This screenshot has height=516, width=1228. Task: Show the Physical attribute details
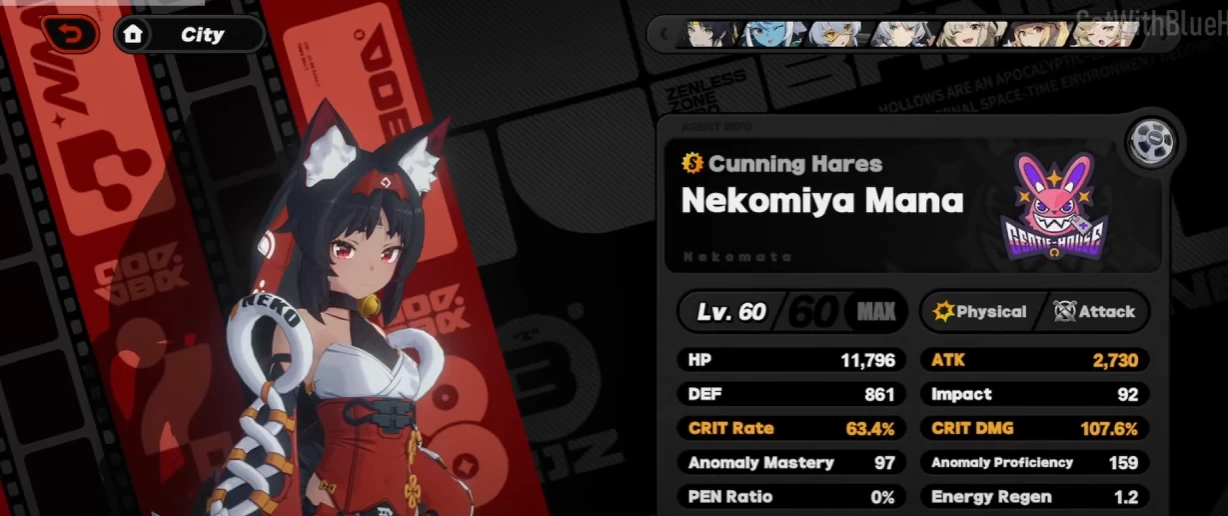click(x=980, y=312)
